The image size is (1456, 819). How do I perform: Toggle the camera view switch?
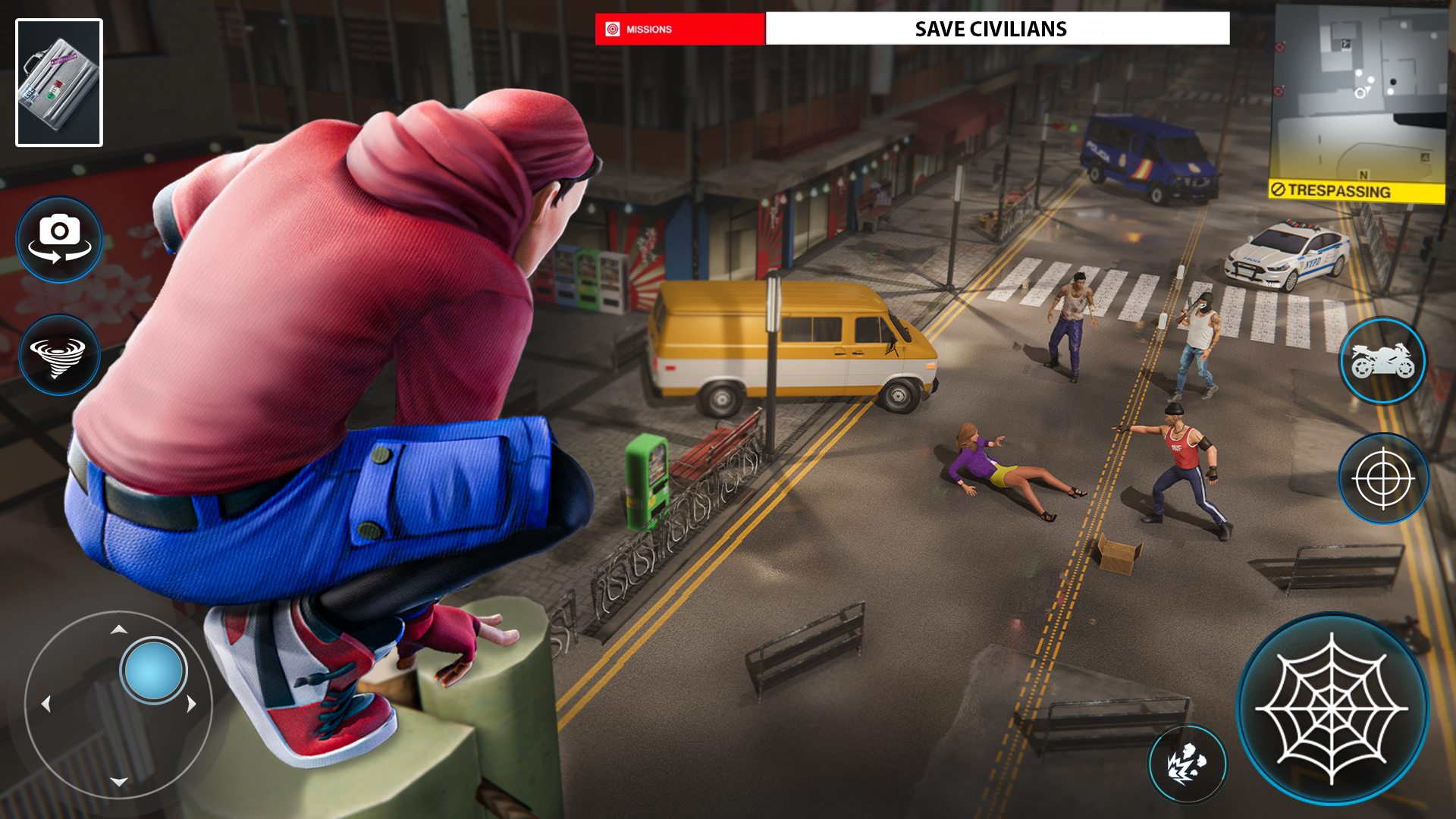(59, 239)
